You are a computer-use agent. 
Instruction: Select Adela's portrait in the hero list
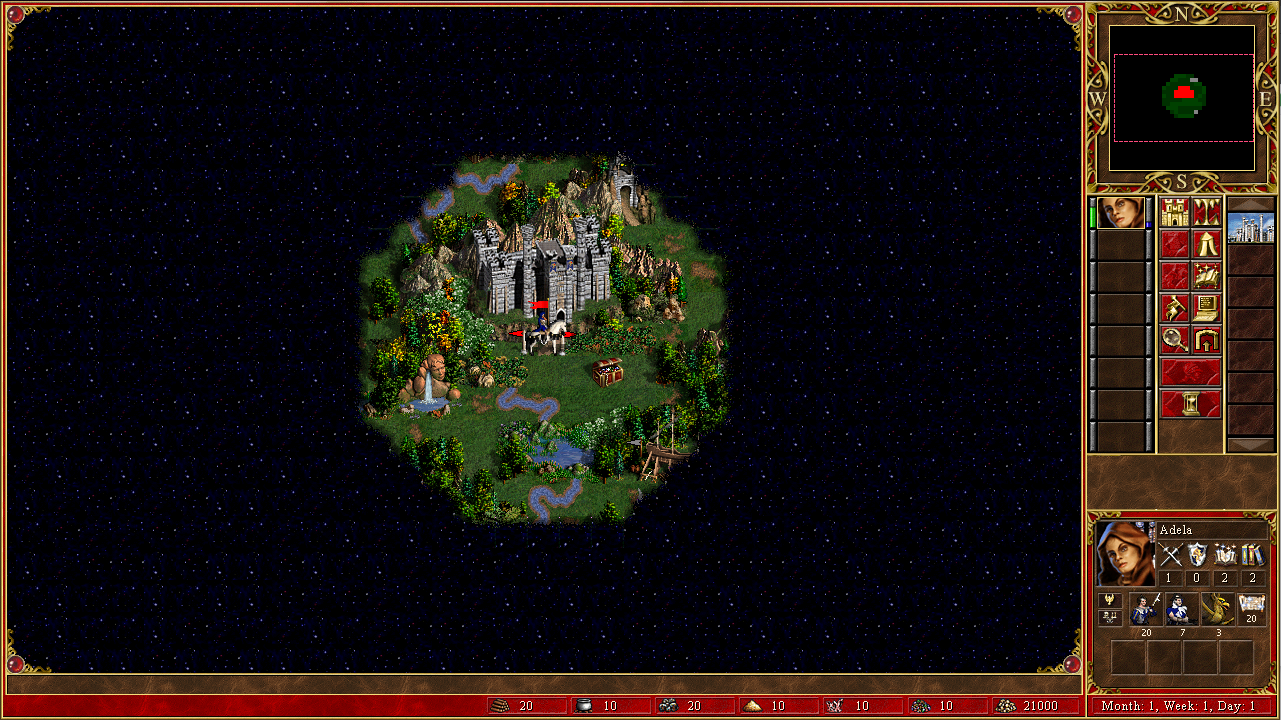point(1120,213)
